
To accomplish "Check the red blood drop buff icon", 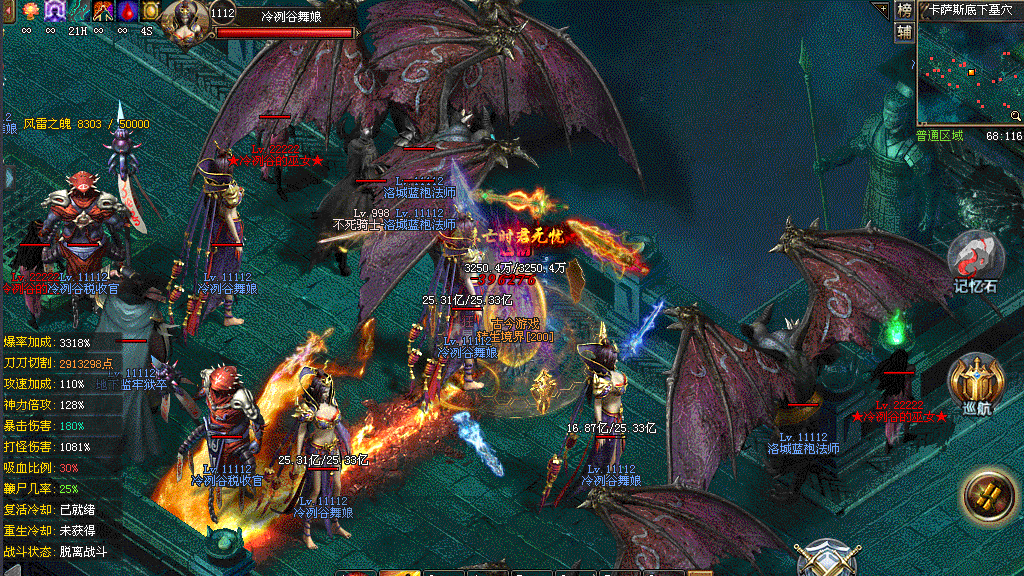I will point(127,11).
